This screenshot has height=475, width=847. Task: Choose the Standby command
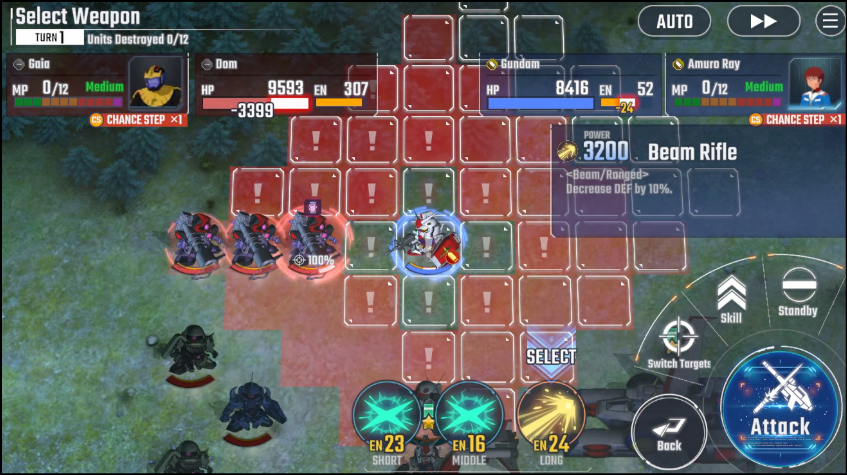coord(797,291)
